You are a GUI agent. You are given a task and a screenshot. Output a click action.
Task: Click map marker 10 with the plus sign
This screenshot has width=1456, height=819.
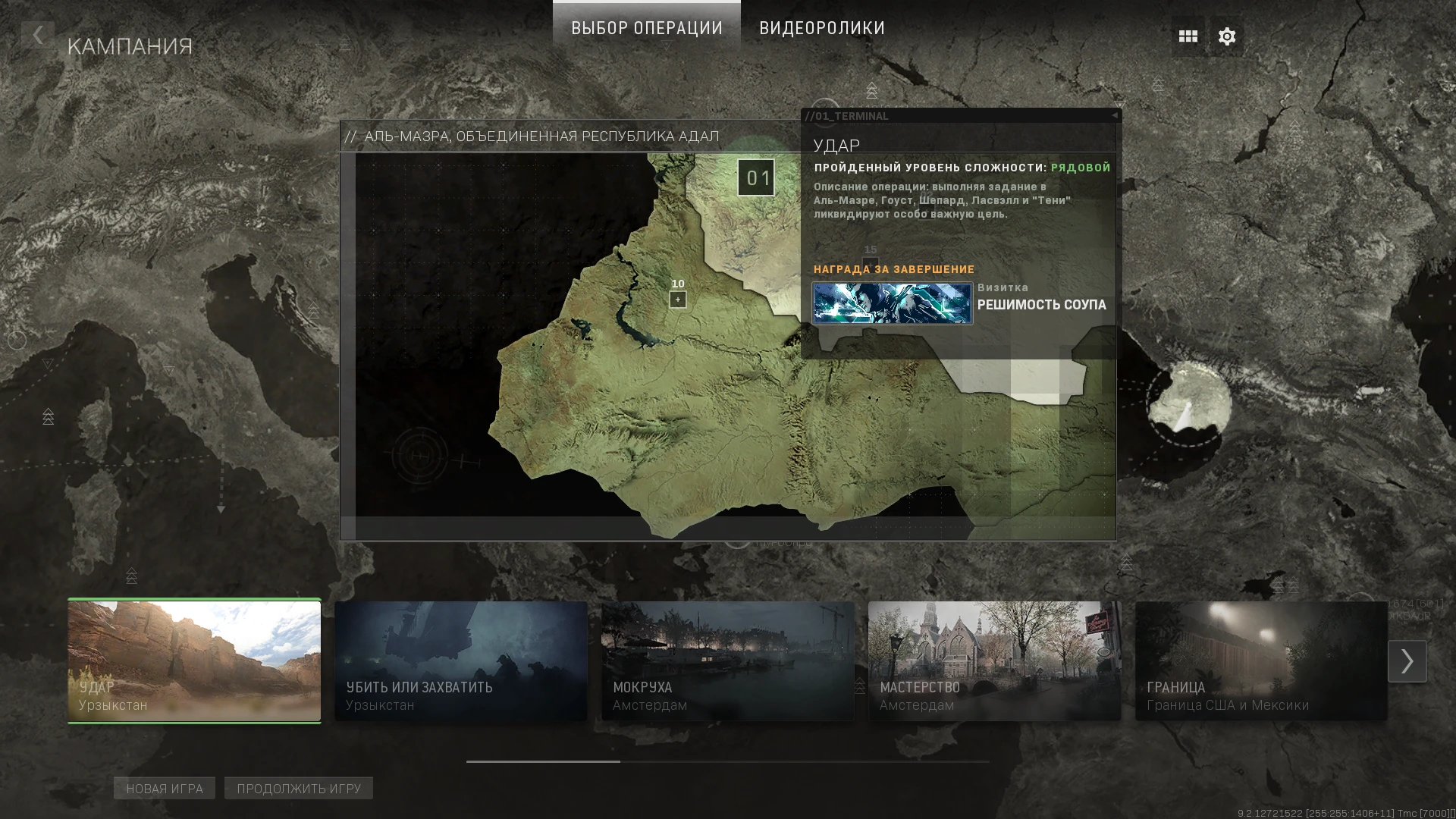pyautogui.click(x=676, y=298)
